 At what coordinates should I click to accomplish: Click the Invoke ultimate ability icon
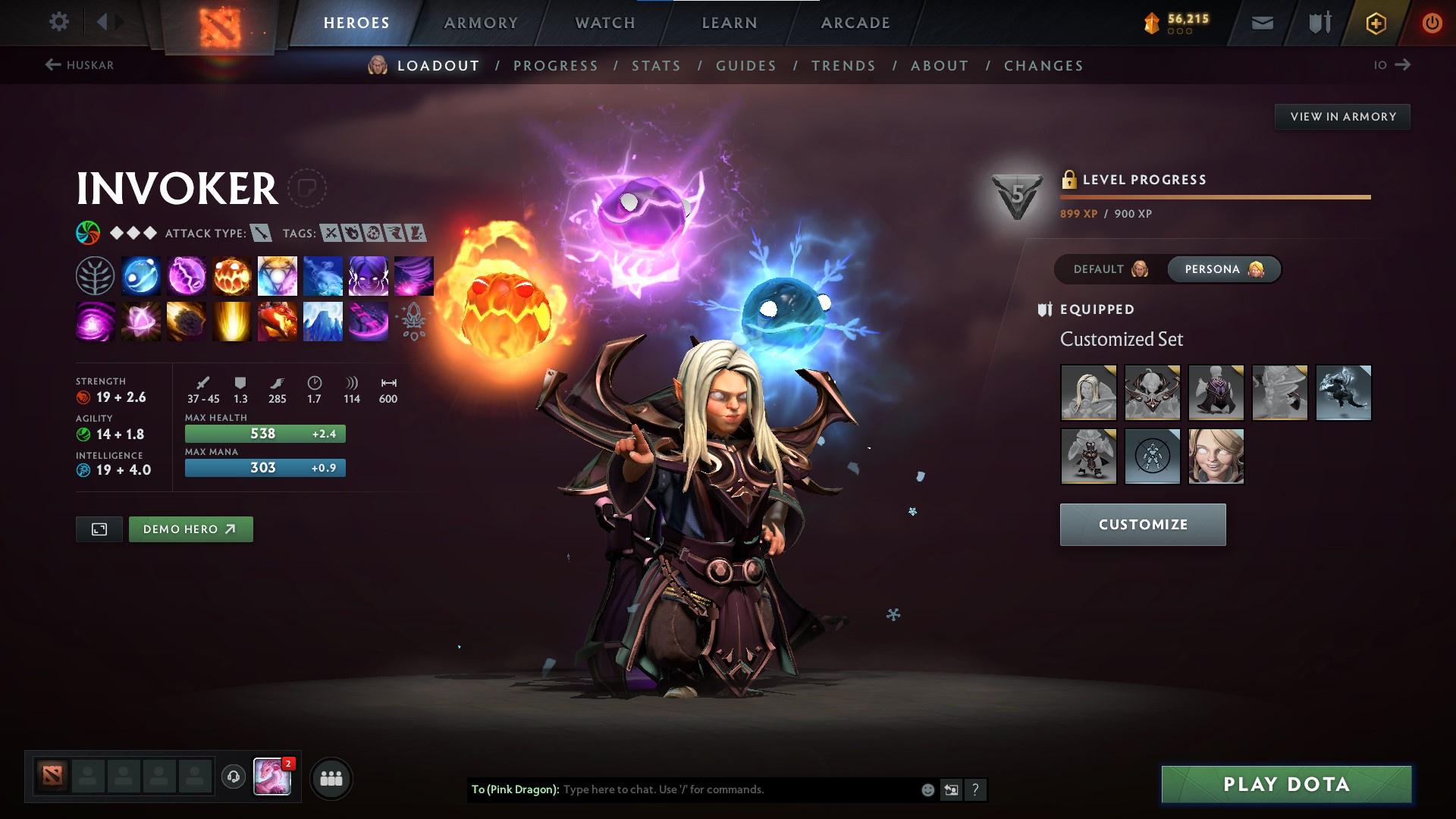click(278, 275)
